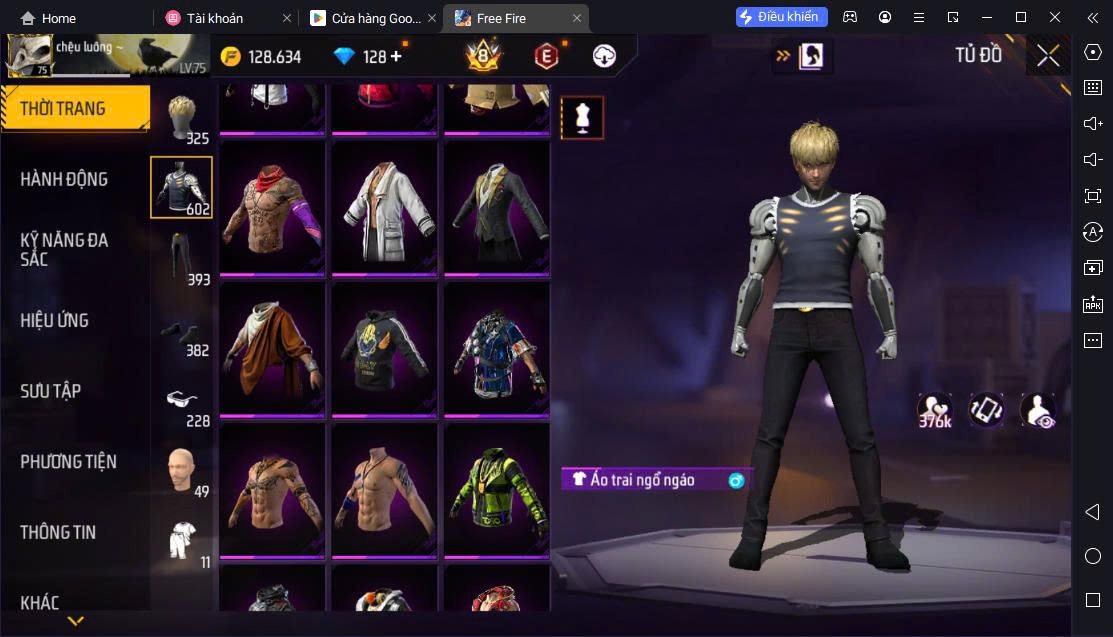
Task: Choose the sunglasses subcategory with 228 items
Action: point(182,402)
